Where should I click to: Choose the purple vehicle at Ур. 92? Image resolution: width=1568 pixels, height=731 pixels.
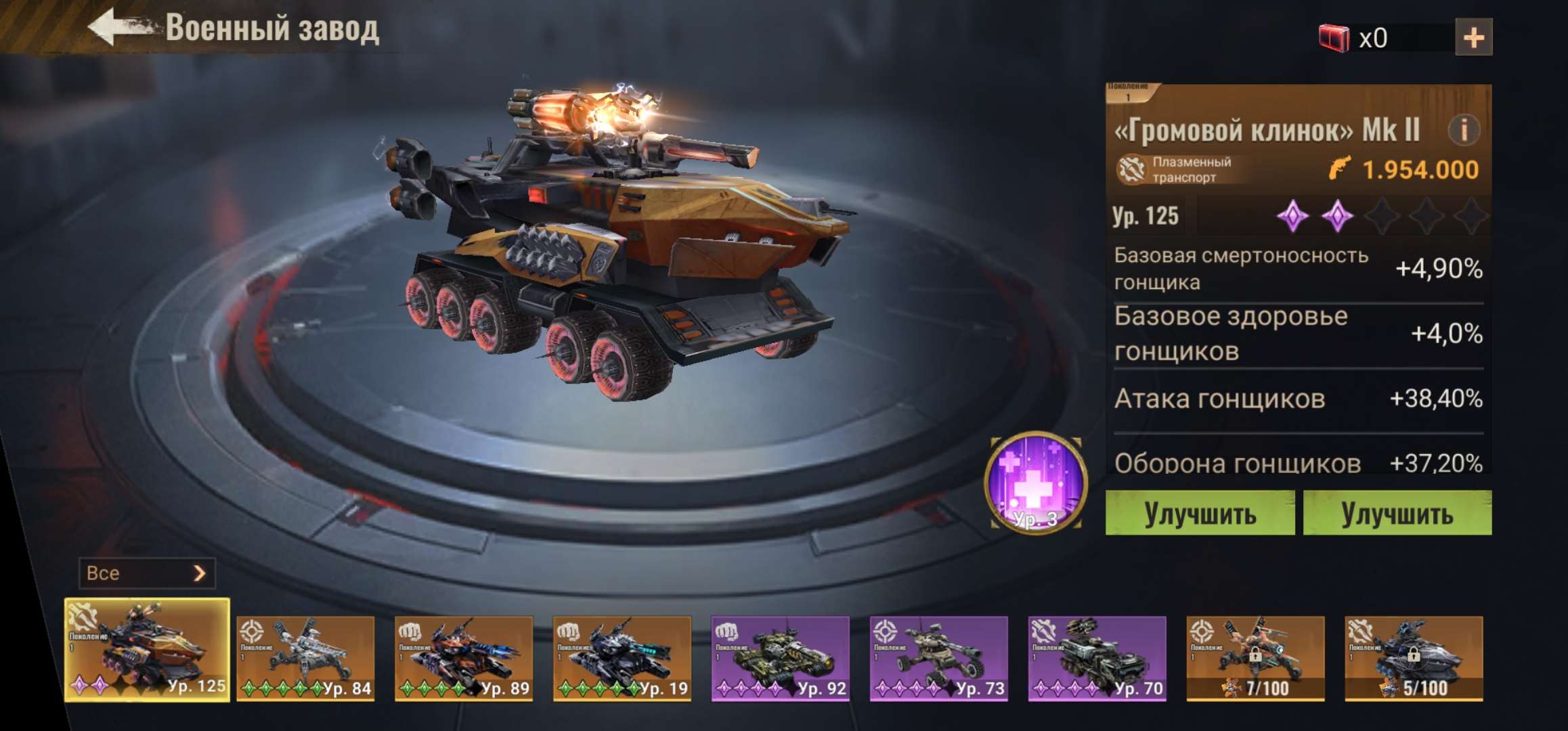pos(781,658)
